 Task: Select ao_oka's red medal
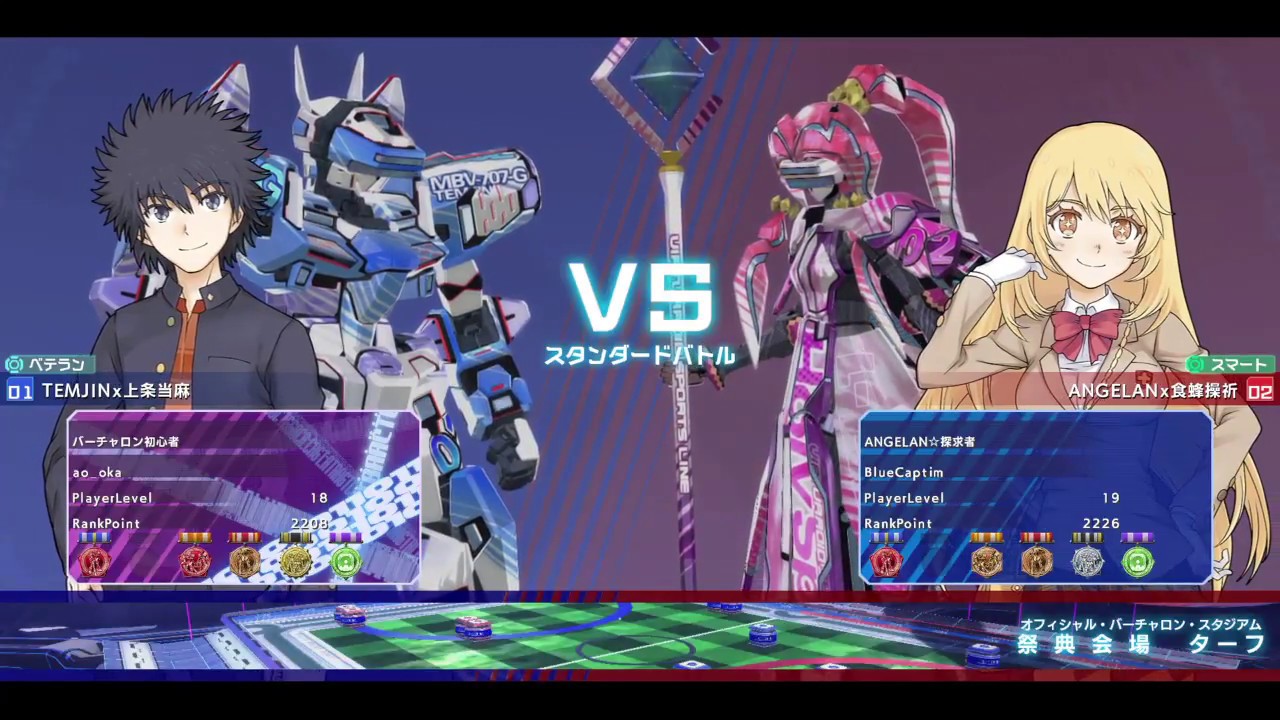pos(95,562)
